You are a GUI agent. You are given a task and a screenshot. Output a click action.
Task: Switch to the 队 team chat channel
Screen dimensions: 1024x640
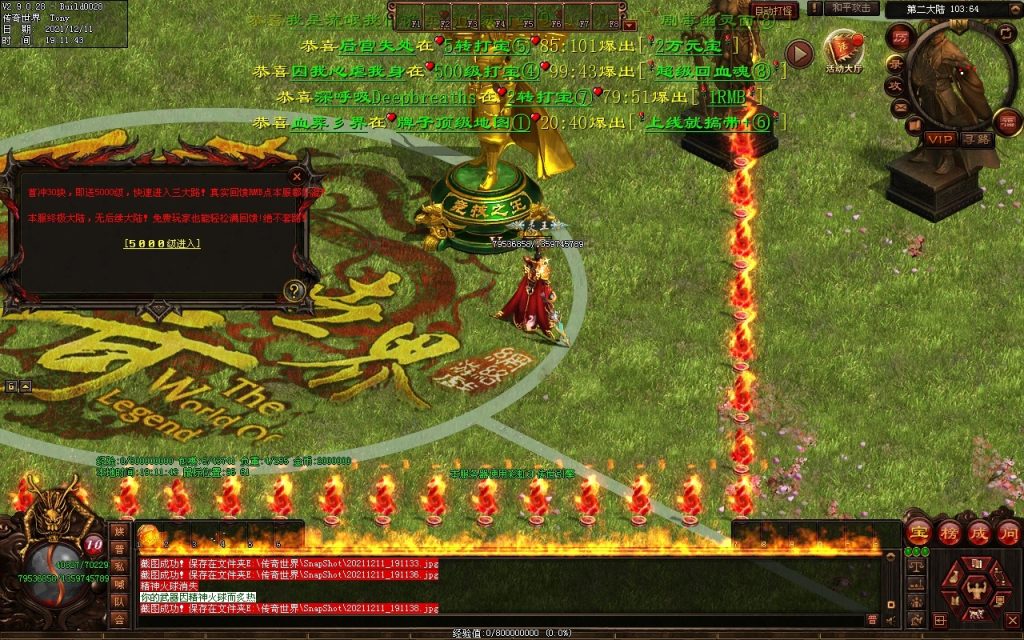pos(119,602)
